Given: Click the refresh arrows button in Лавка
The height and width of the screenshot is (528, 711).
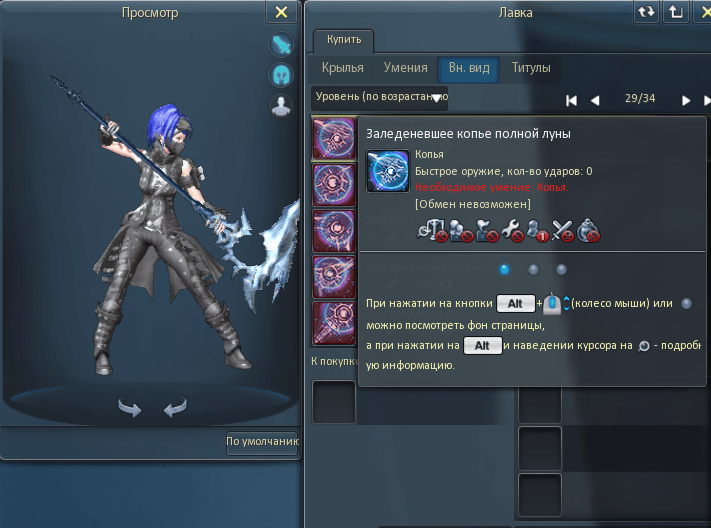Looking at the screenshot, I should tap(646, 12).
